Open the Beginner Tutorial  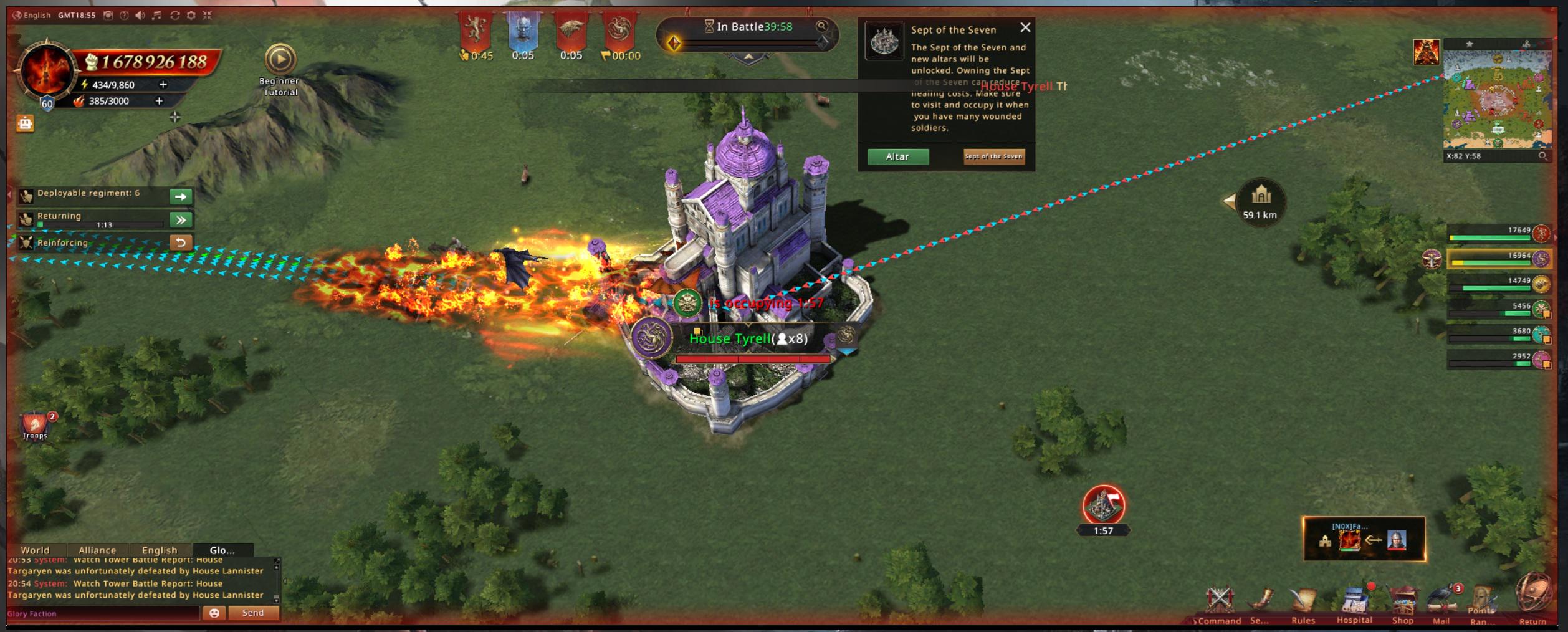coord(280,60)
